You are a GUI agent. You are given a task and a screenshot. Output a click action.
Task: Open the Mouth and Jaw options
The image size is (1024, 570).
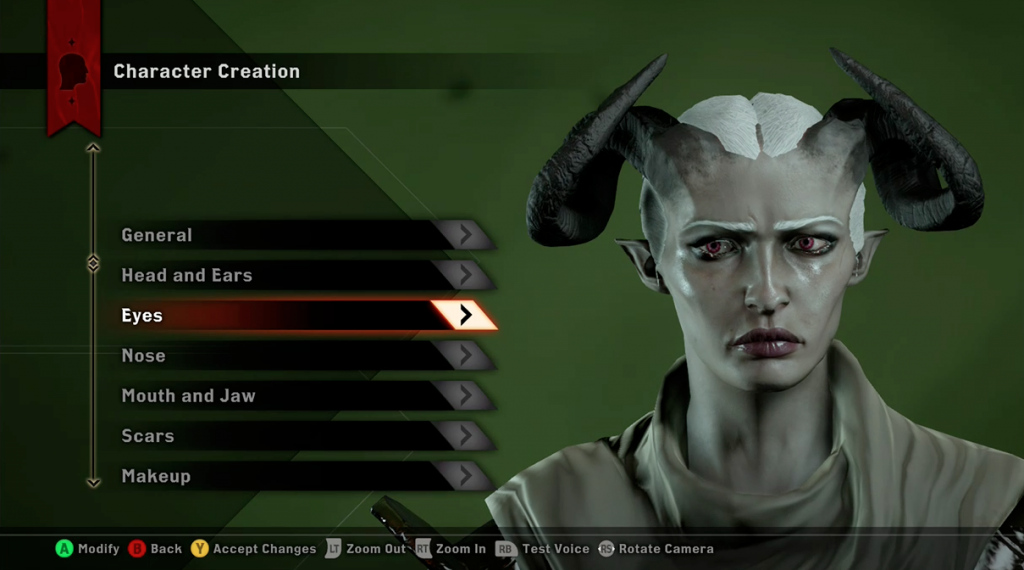coord(300,396)
